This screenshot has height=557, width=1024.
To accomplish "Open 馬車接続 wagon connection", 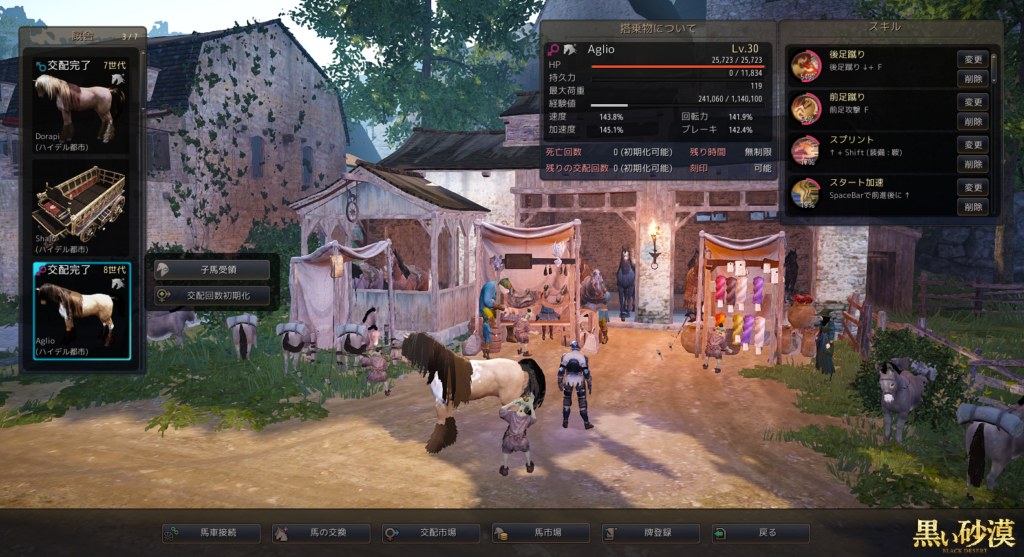I will point(212,534).
